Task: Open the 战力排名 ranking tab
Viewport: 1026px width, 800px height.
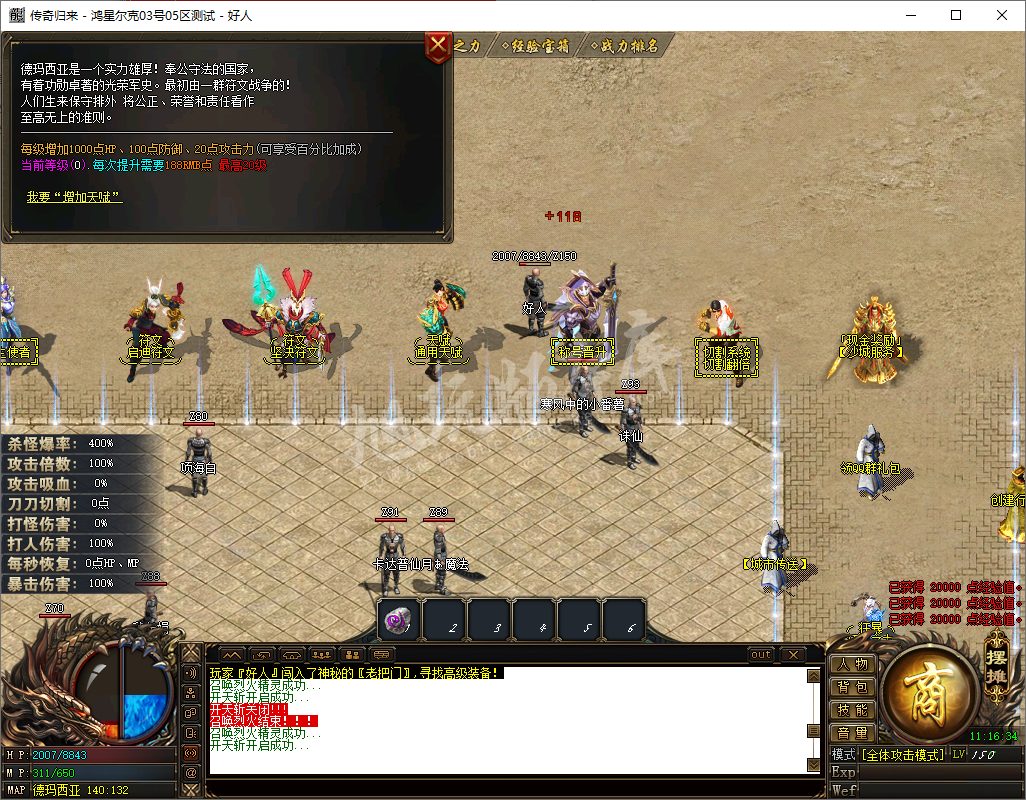Action: pyautogui.click(x=627, y=46)
